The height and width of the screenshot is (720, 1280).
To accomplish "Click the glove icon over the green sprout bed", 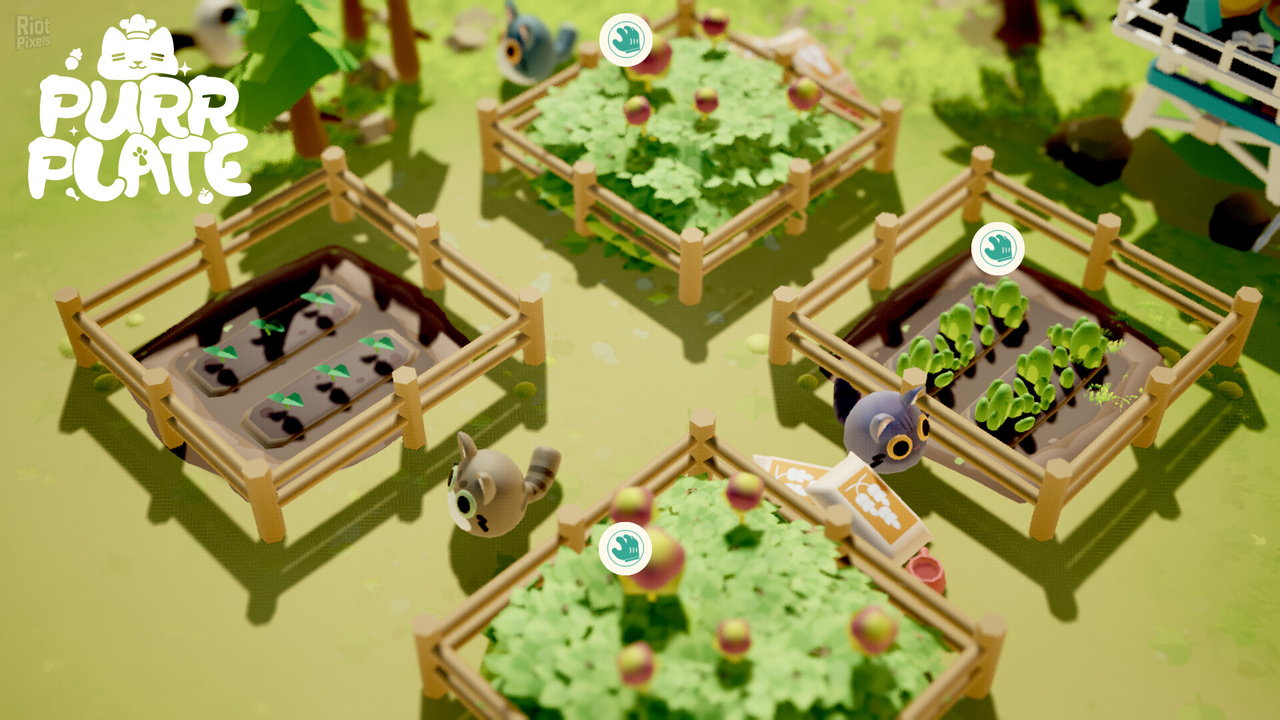I will [997, 248].
